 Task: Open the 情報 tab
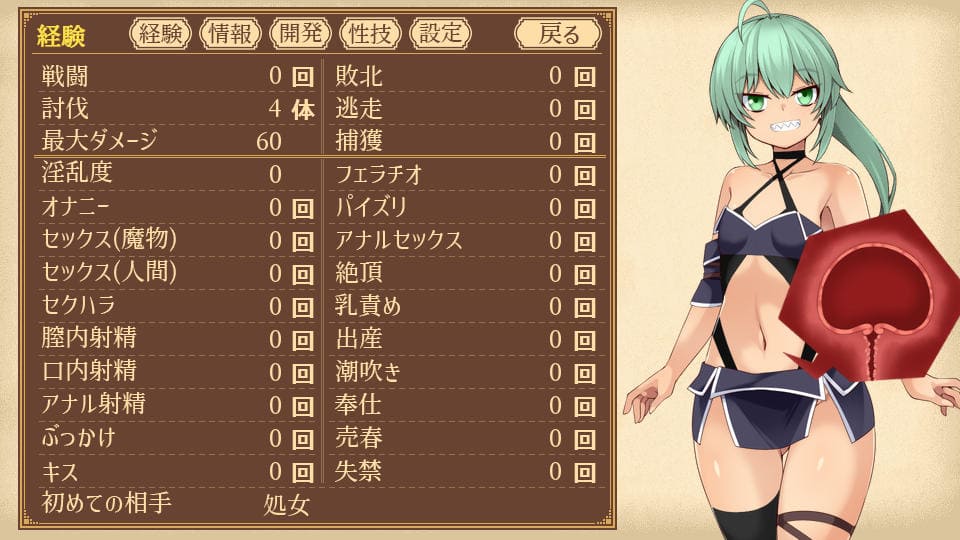[230, 34]
